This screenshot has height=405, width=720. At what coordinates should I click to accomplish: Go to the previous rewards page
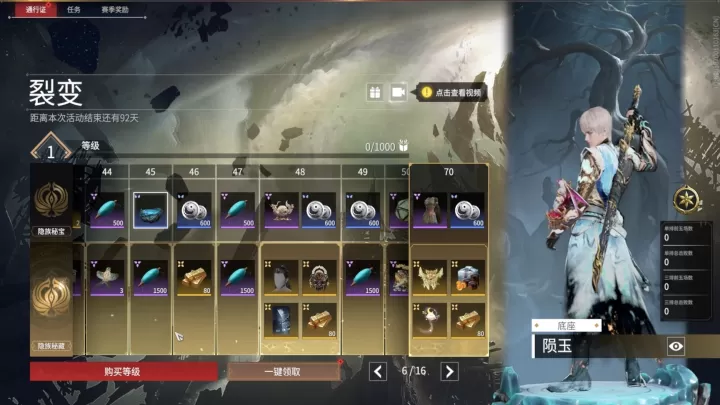378,371
